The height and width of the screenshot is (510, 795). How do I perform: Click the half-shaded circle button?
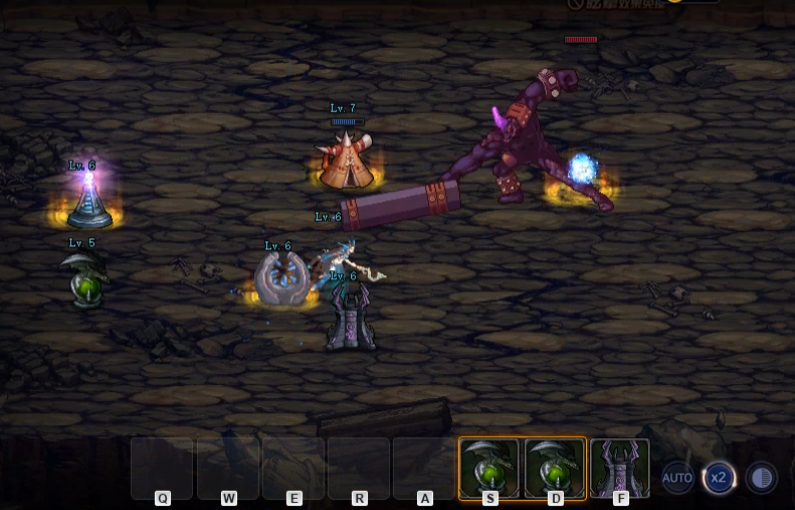[761, 478]
